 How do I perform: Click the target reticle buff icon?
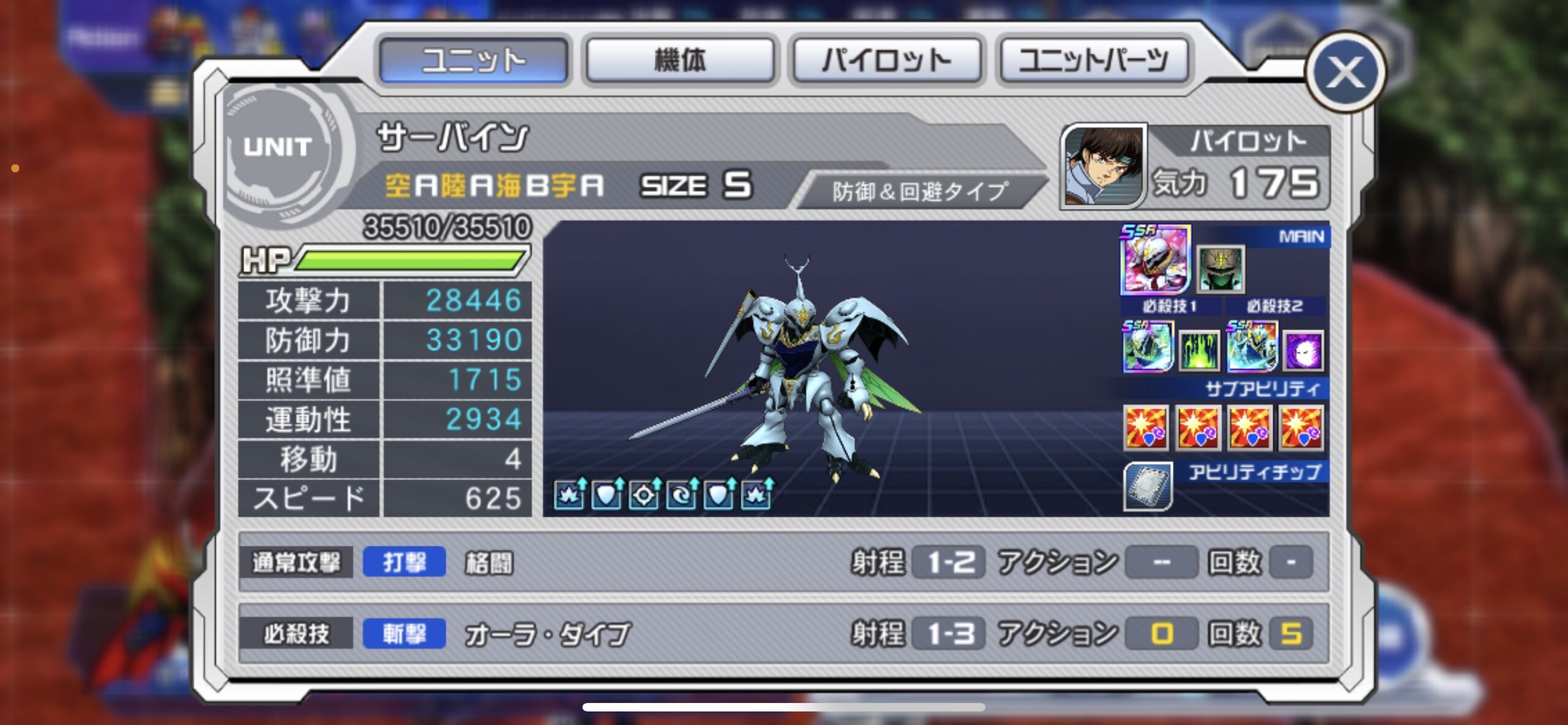point(643,494)
